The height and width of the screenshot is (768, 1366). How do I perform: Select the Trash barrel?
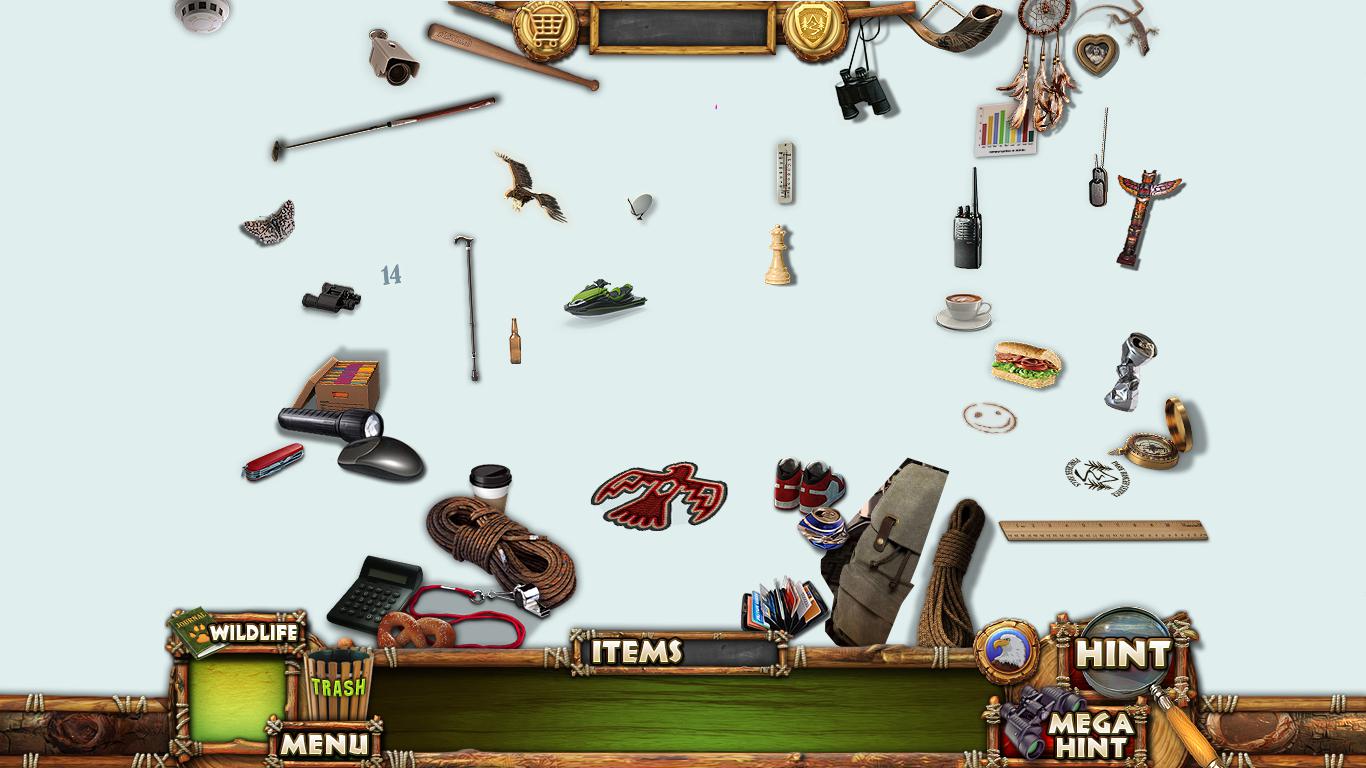(336, 685)
